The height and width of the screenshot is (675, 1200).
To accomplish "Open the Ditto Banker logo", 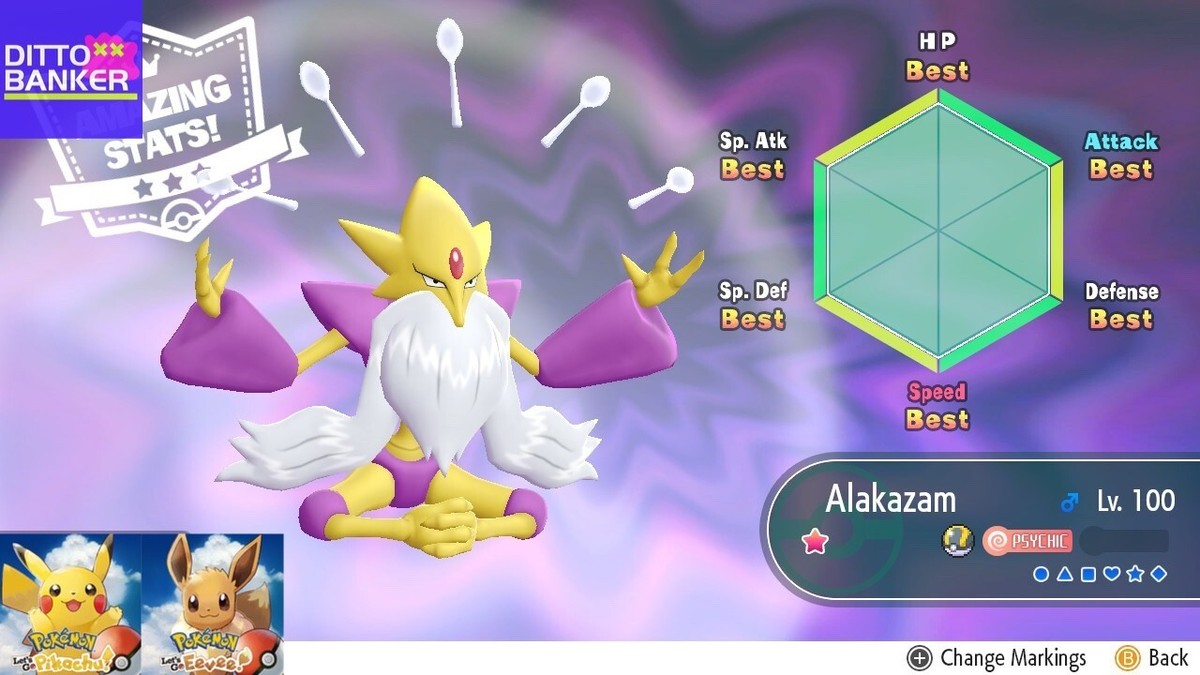I will pos(70,68).
